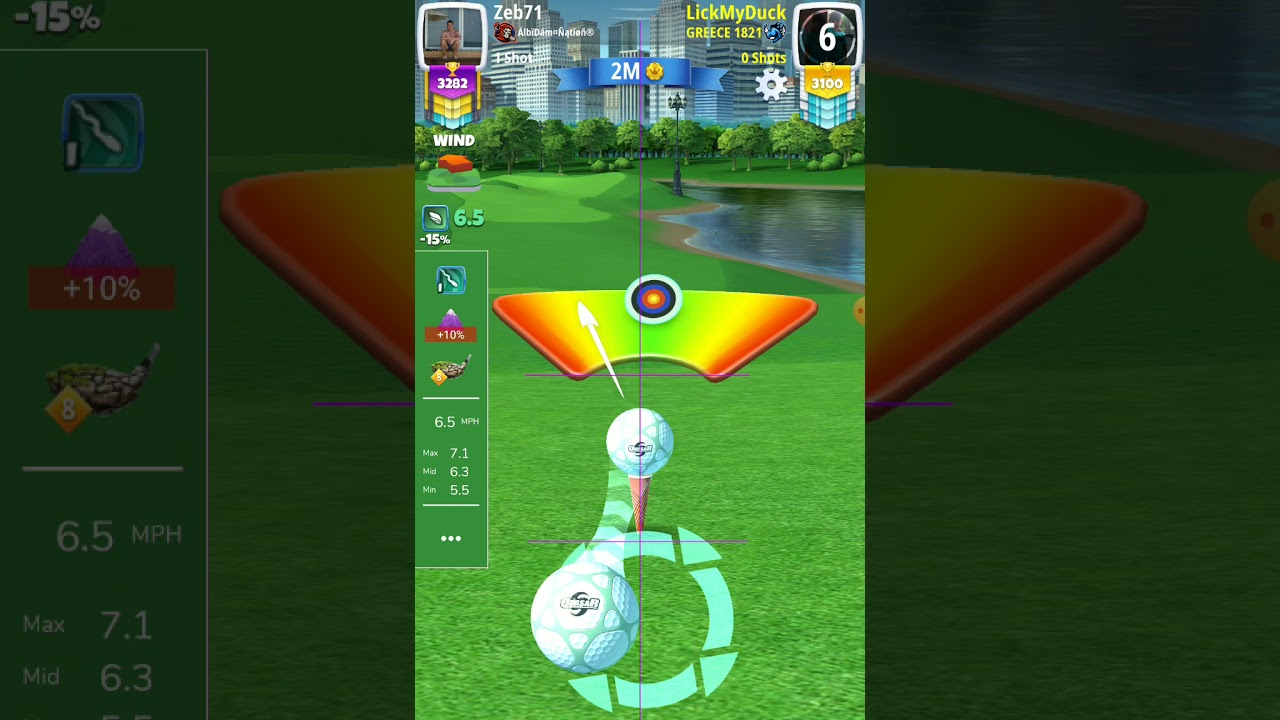Screen dimensions: 1280x720
Task: Tap Zeb71's player avatar
Action: coord(451,35)
